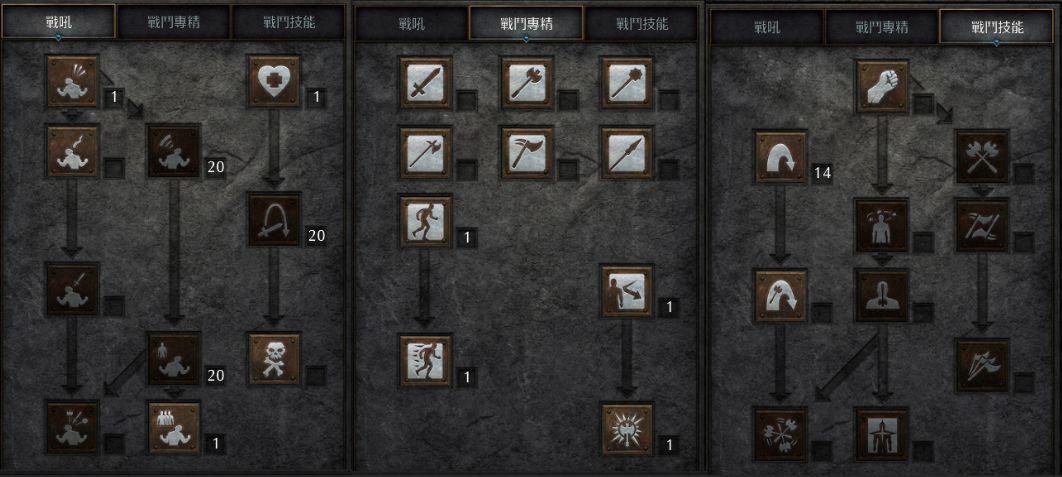Select the Increased Speed skill icon
The width and height of the screenshot is (1062, 477).
pos(426,360)
